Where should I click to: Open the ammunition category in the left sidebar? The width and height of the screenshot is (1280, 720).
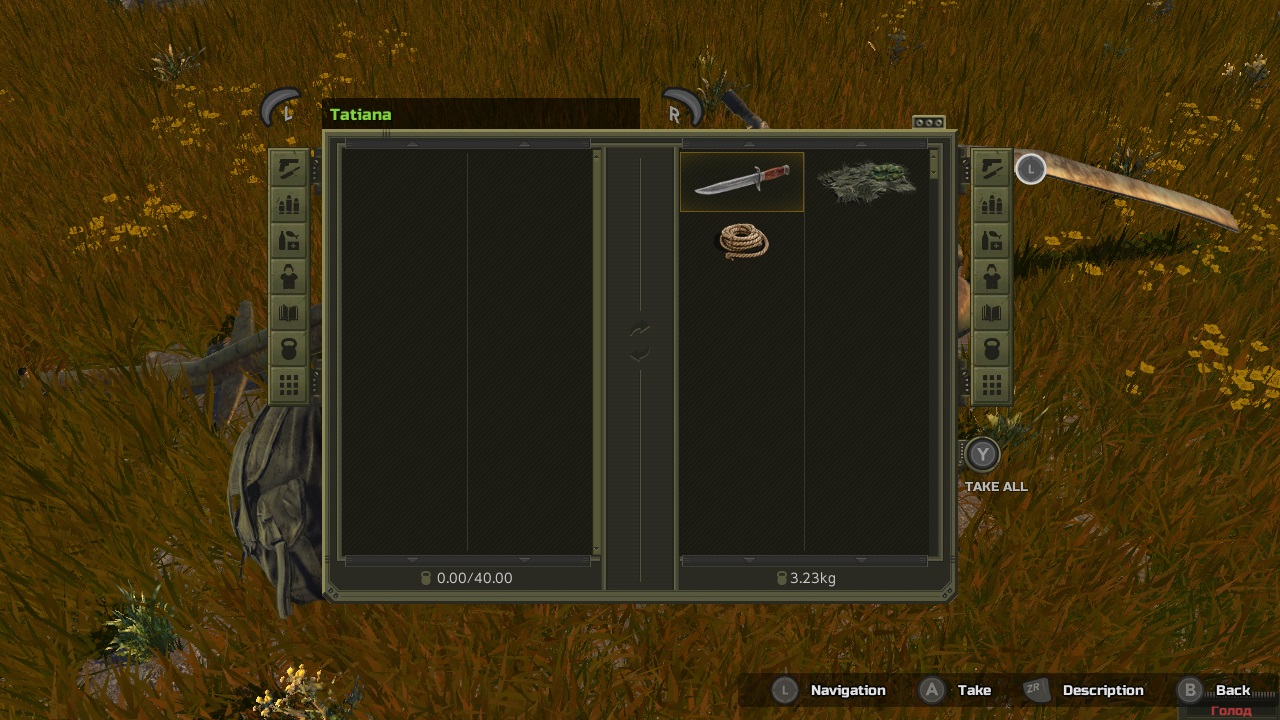[x=289, y=204]
